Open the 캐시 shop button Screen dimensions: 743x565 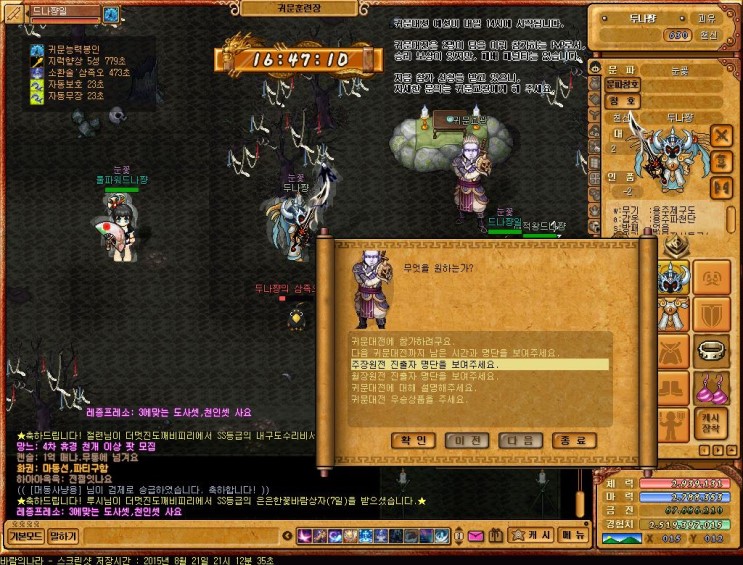click(540, 536)
